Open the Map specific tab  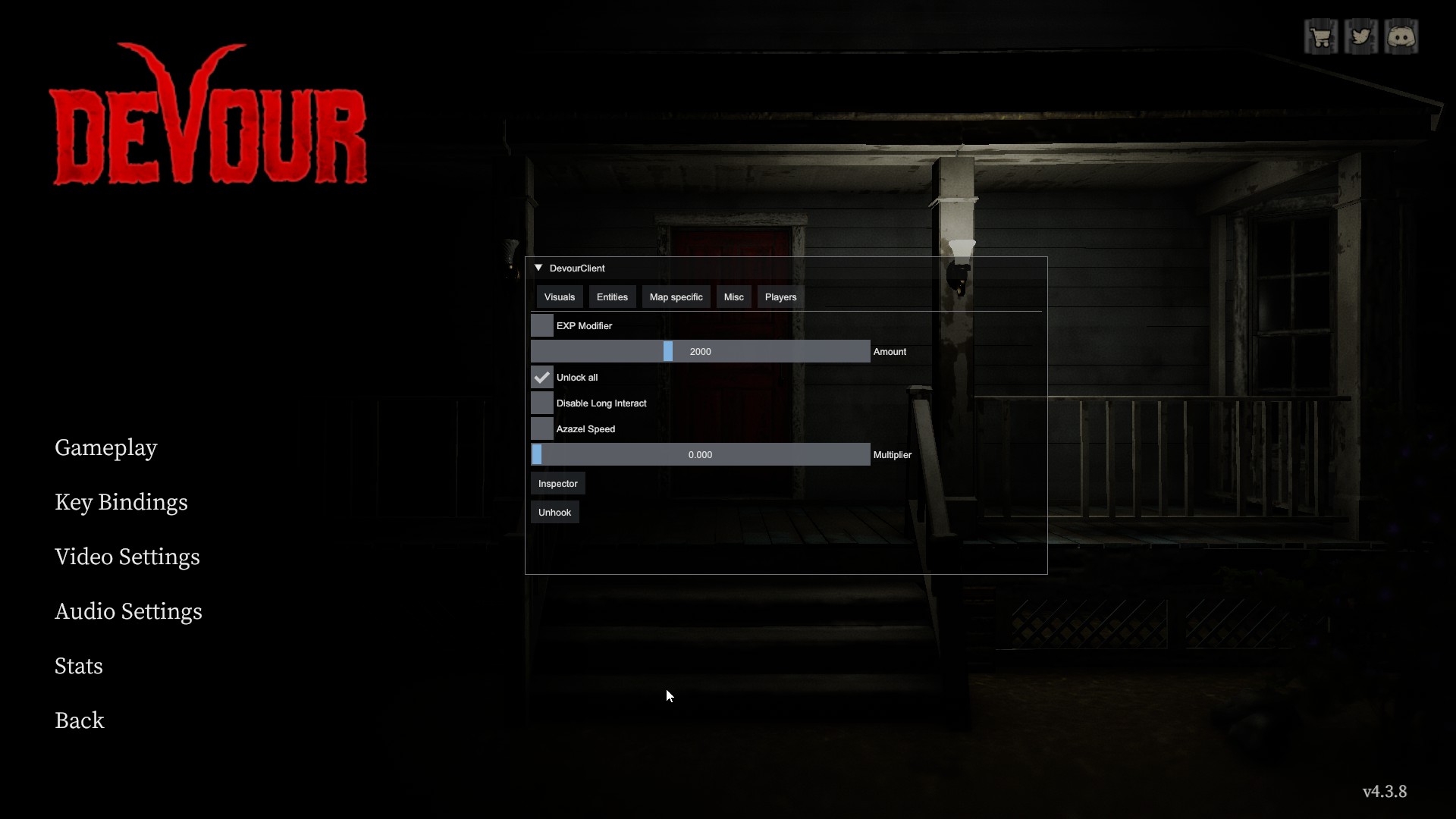click(x=676, y=297)
